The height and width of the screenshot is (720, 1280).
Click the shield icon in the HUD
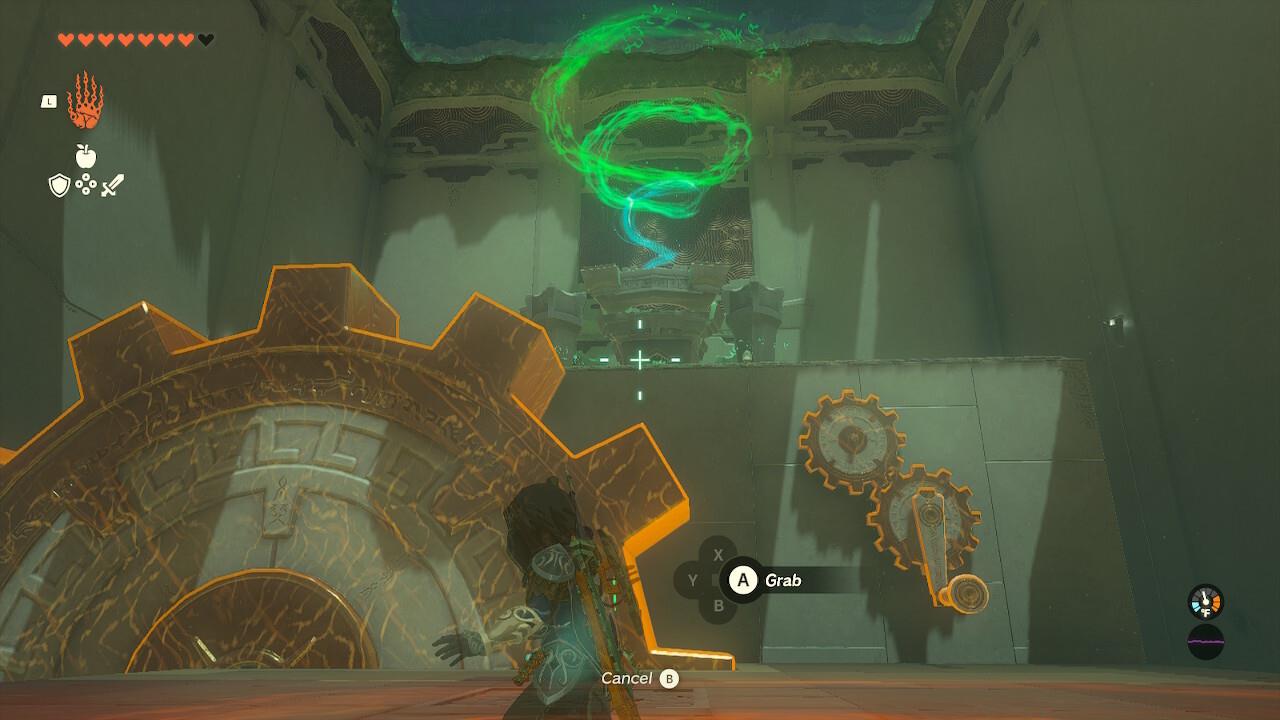pyautogui.click(x=59, y=185)
